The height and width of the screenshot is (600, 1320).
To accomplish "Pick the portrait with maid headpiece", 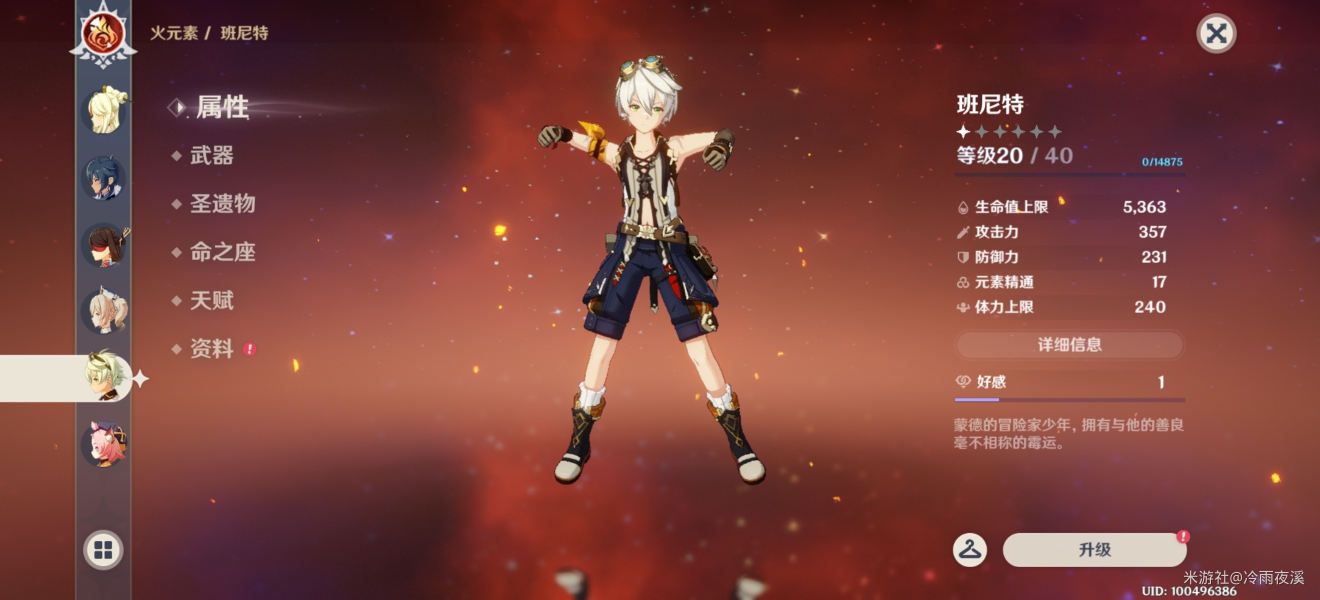I will [103, 311].
